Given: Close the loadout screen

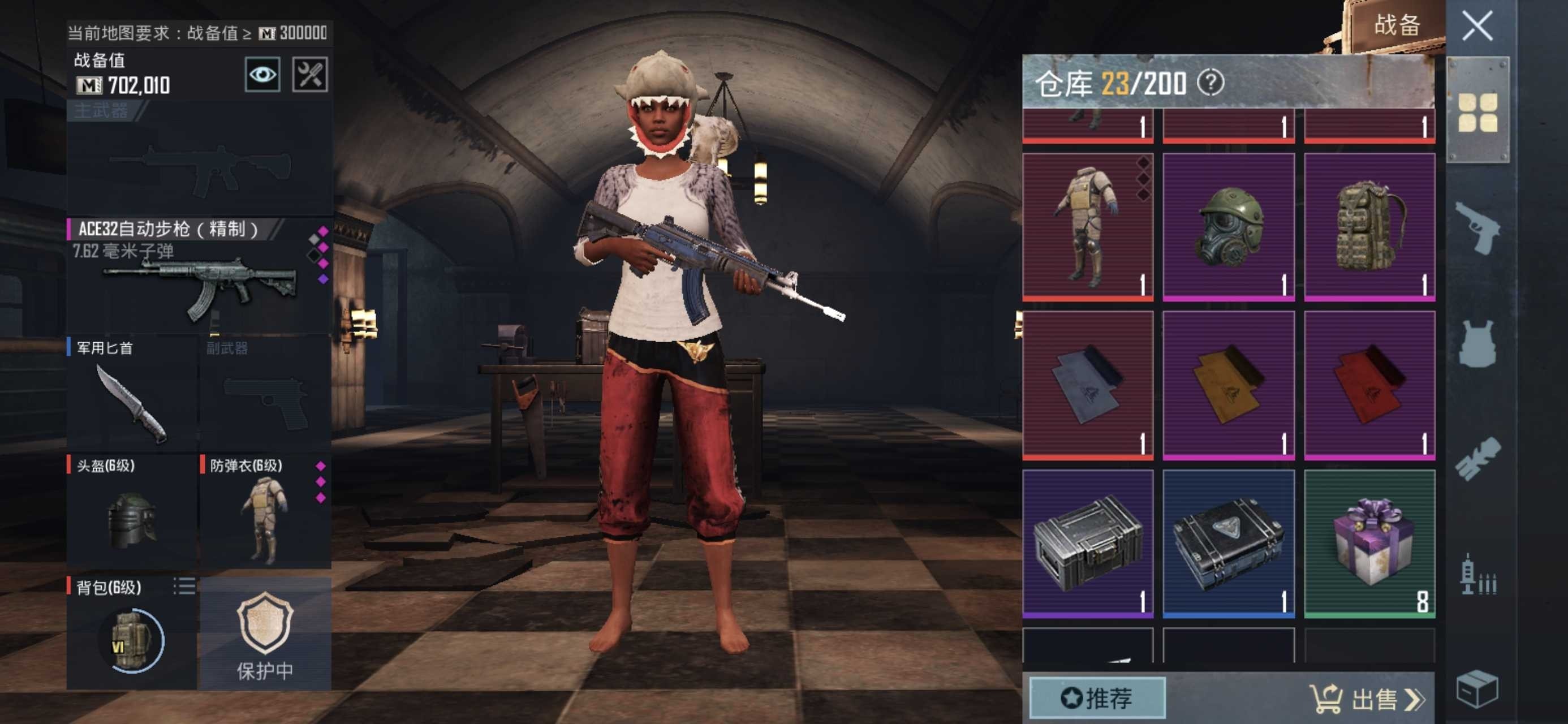Looking at the screenshot, I should pyautogui.click(x=1477, y=26).
